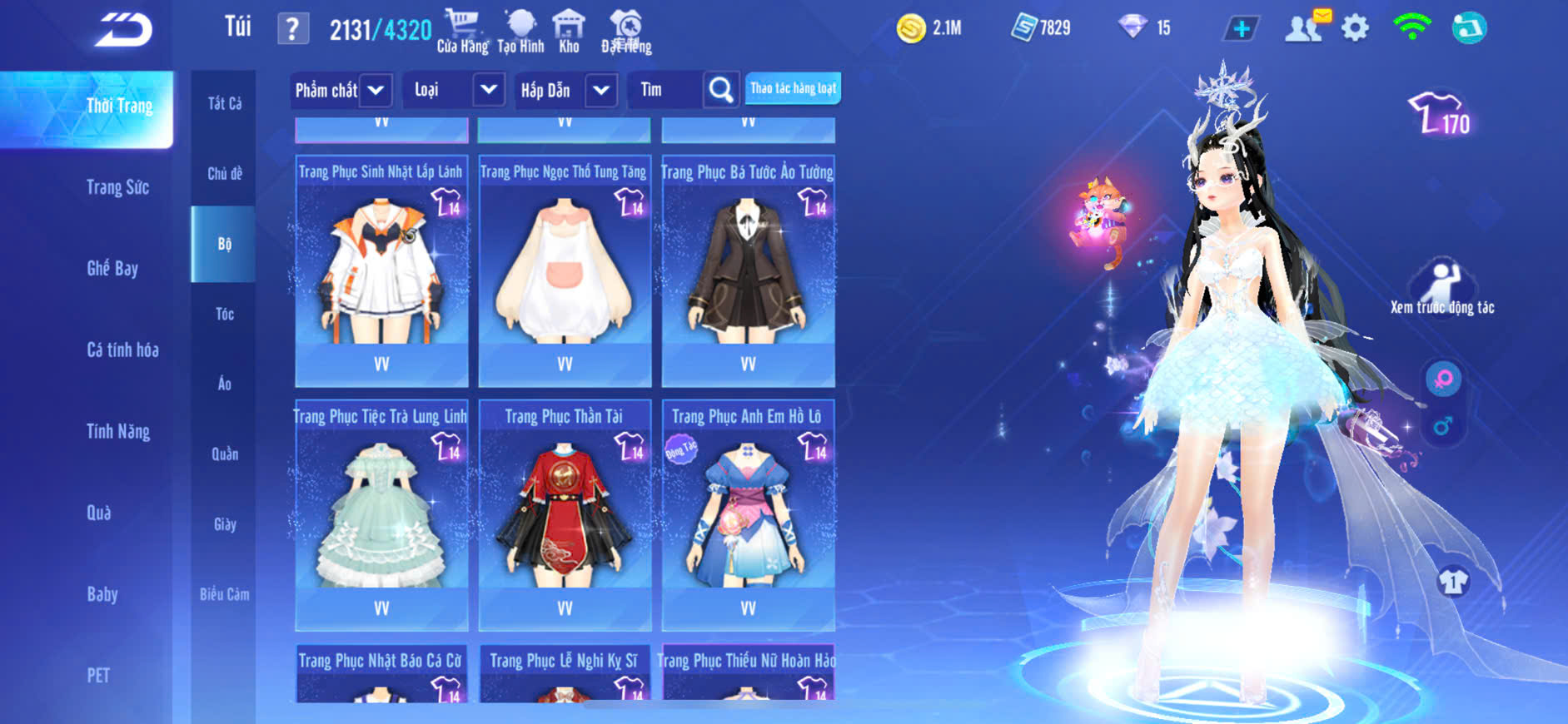
Task: Choose the Tóc subcategory
Action: (x=225, y=314)
